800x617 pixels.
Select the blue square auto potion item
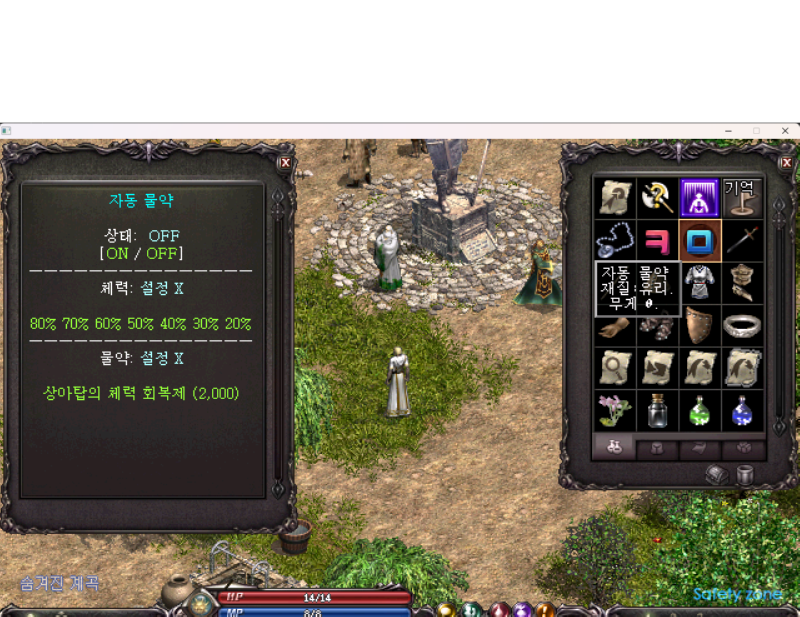[x=700, y=241]
